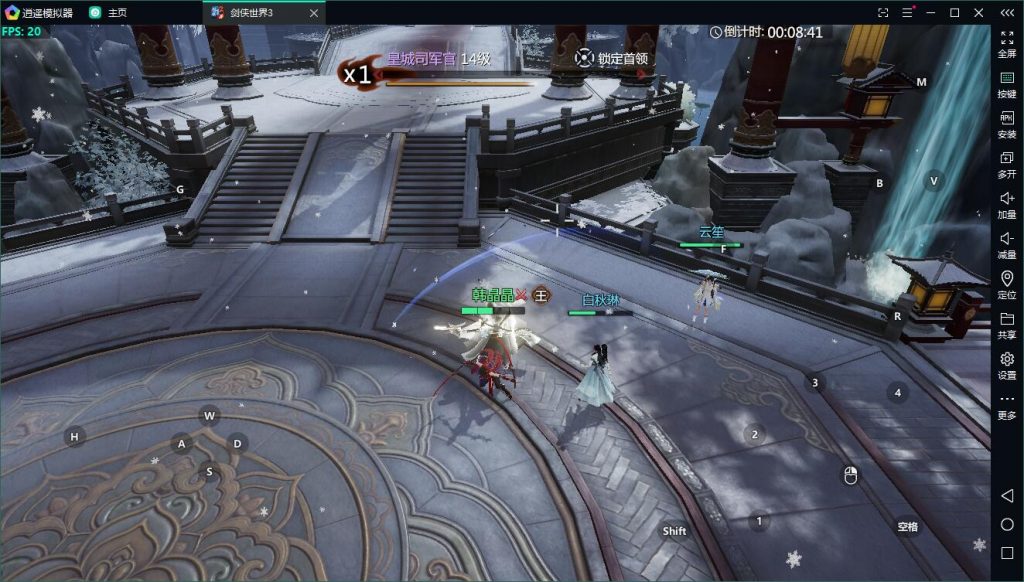Open the emulator 设置 settings panel
Viewport: 1024px width, 582px height.
tap(1006, 365)
